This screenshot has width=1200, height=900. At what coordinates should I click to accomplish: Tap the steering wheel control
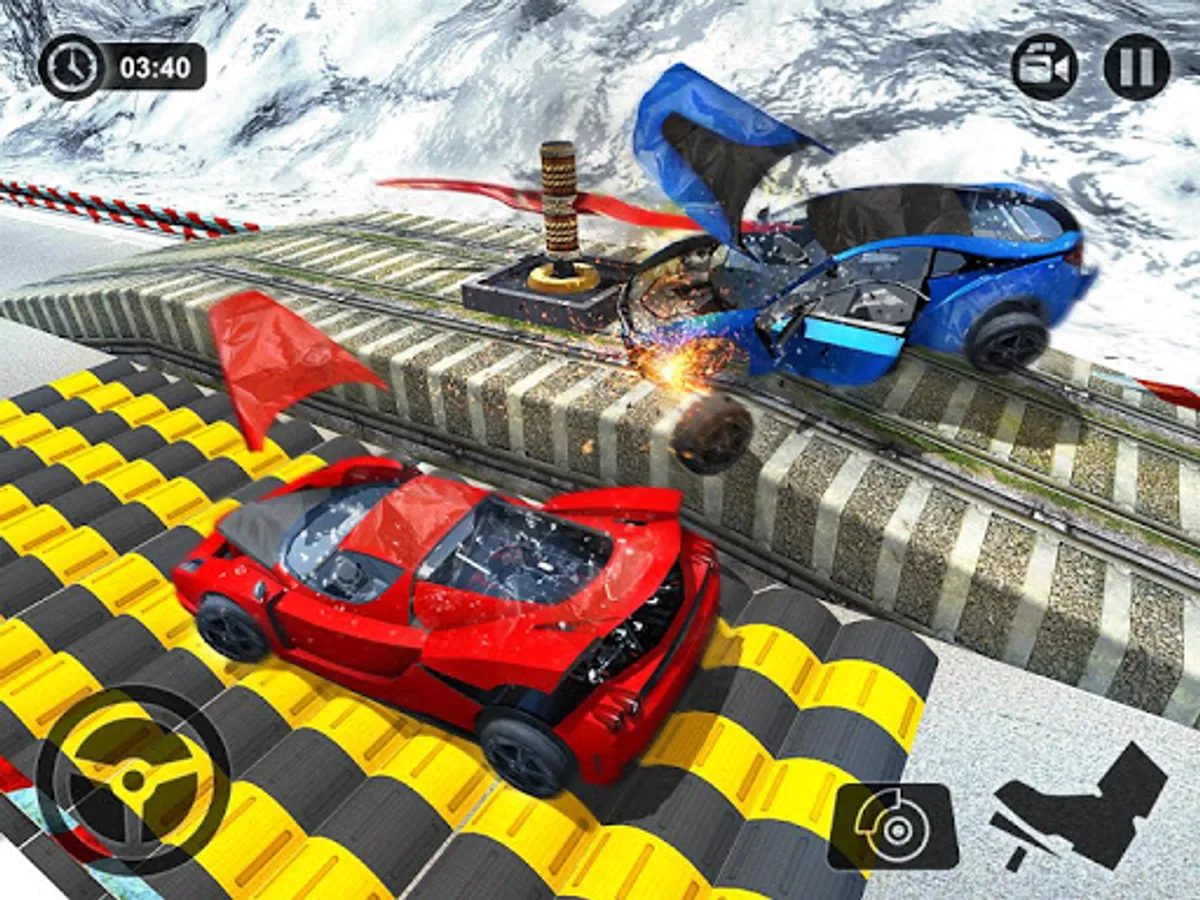133,779
